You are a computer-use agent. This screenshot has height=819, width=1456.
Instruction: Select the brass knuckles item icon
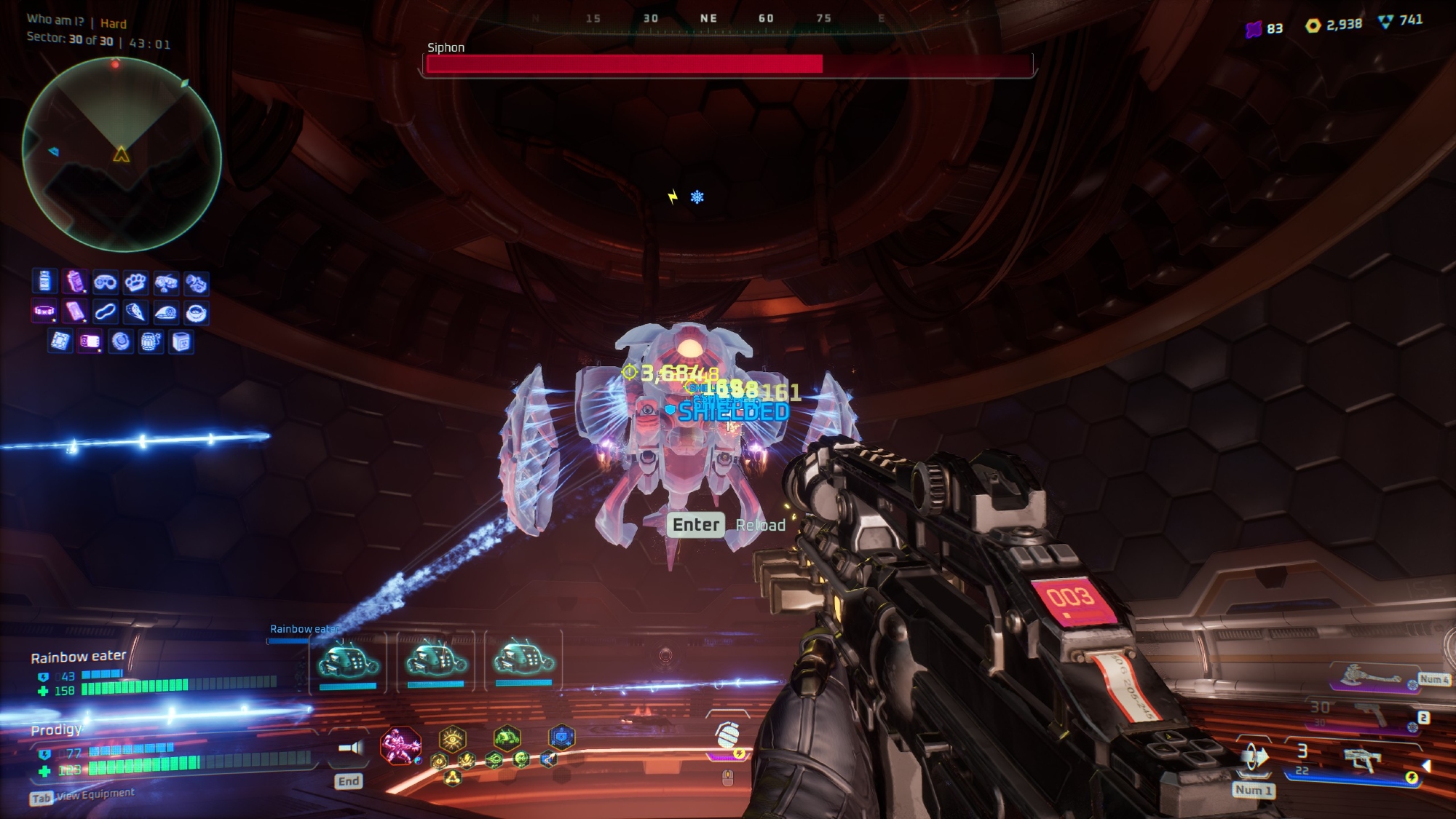(x=135, y=282)
